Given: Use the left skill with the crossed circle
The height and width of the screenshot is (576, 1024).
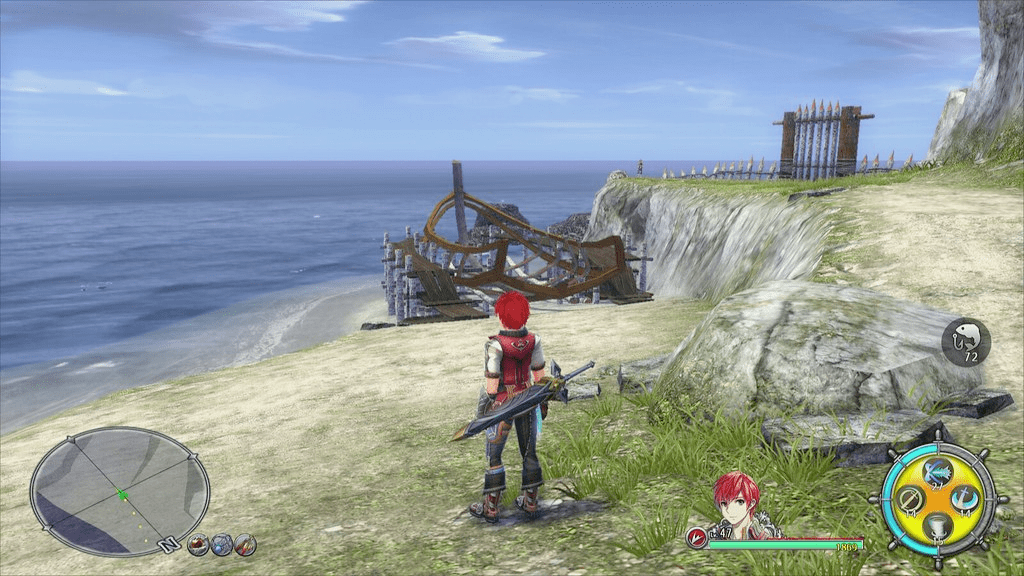Looking at the screenshot, I should (910, 497).
